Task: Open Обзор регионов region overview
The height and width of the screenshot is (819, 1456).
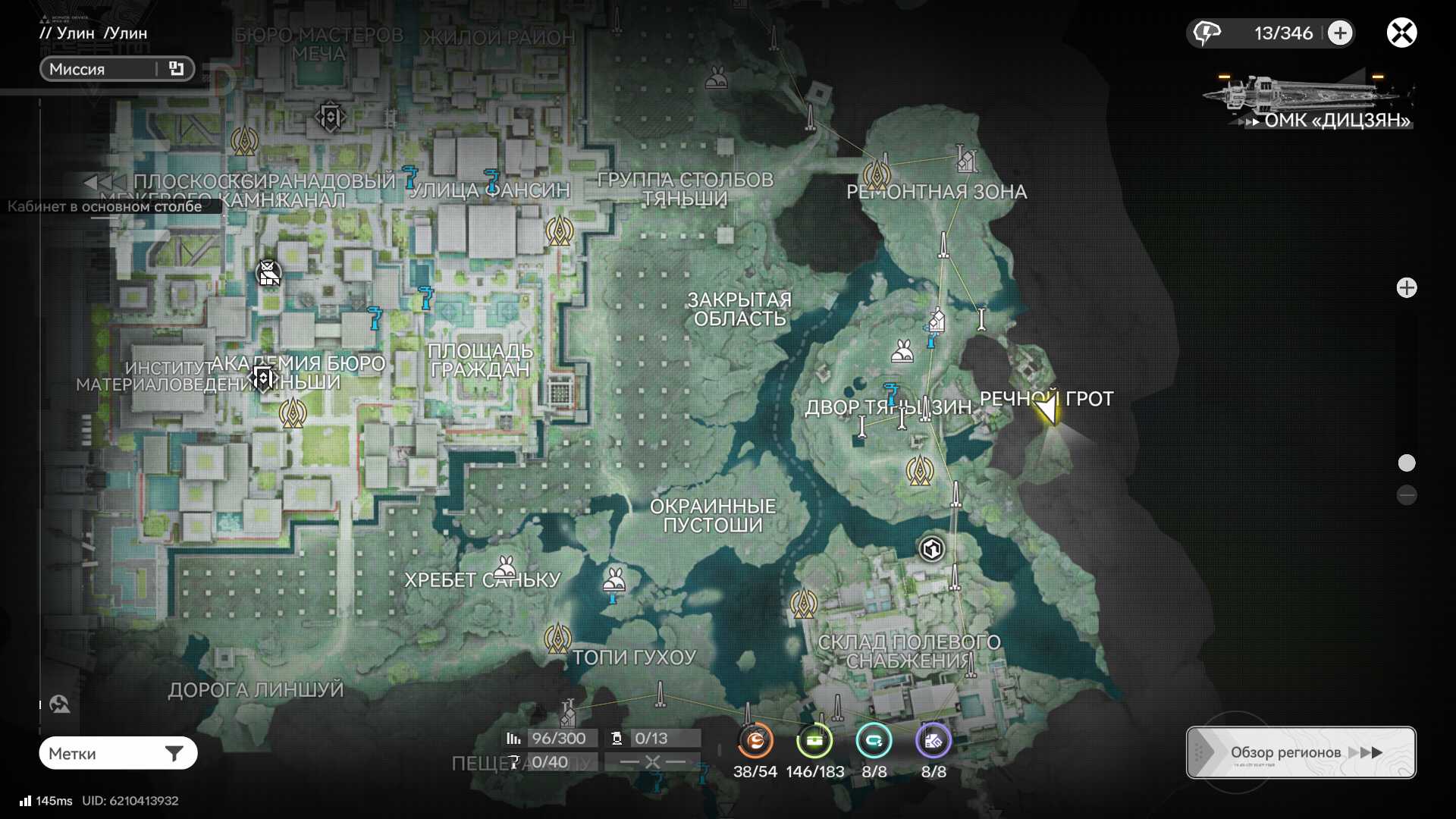Action: (1301, 752)
